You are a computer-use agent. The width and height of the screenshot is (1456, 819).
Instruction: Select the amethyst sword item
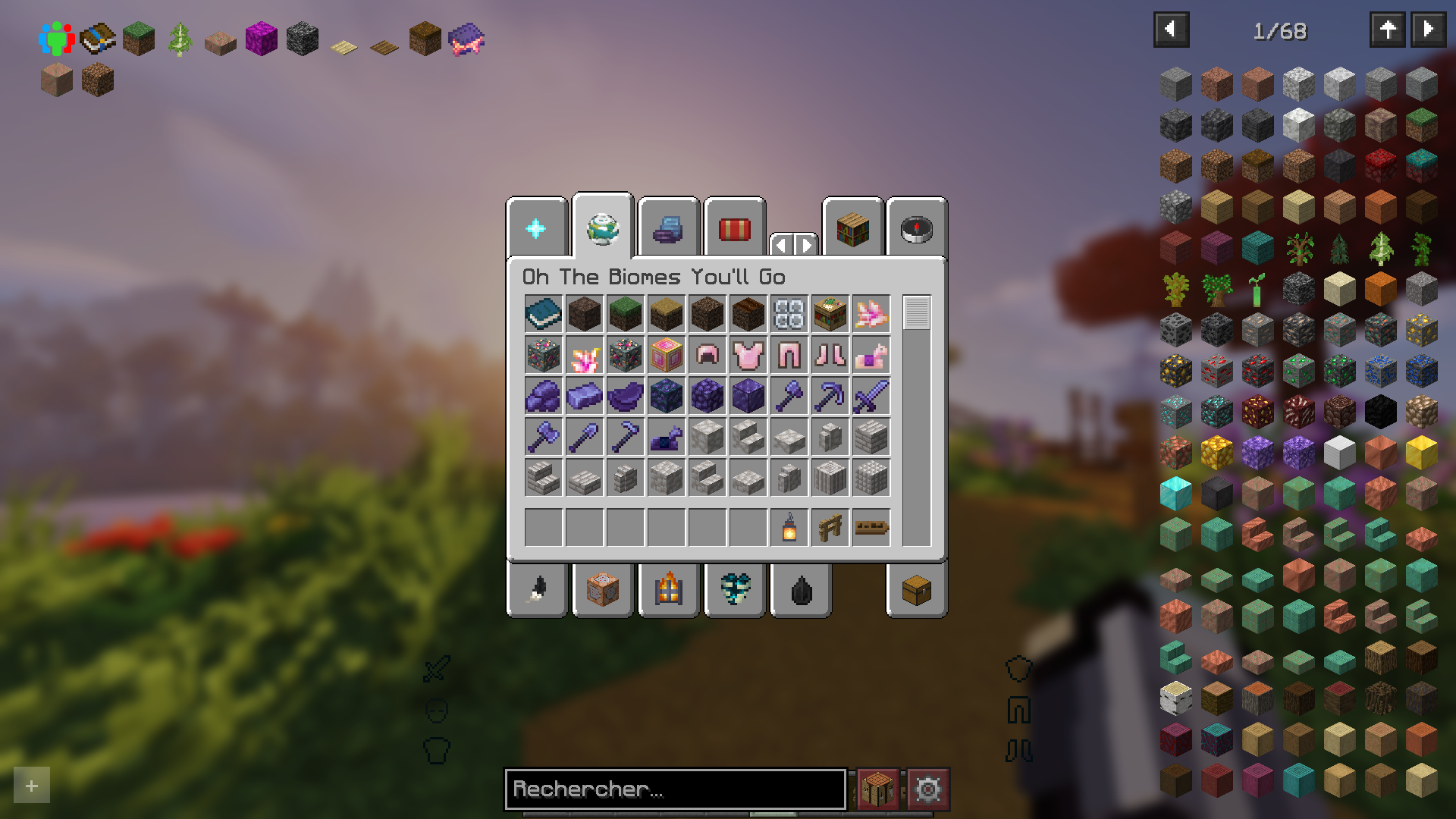pos(871,396)
